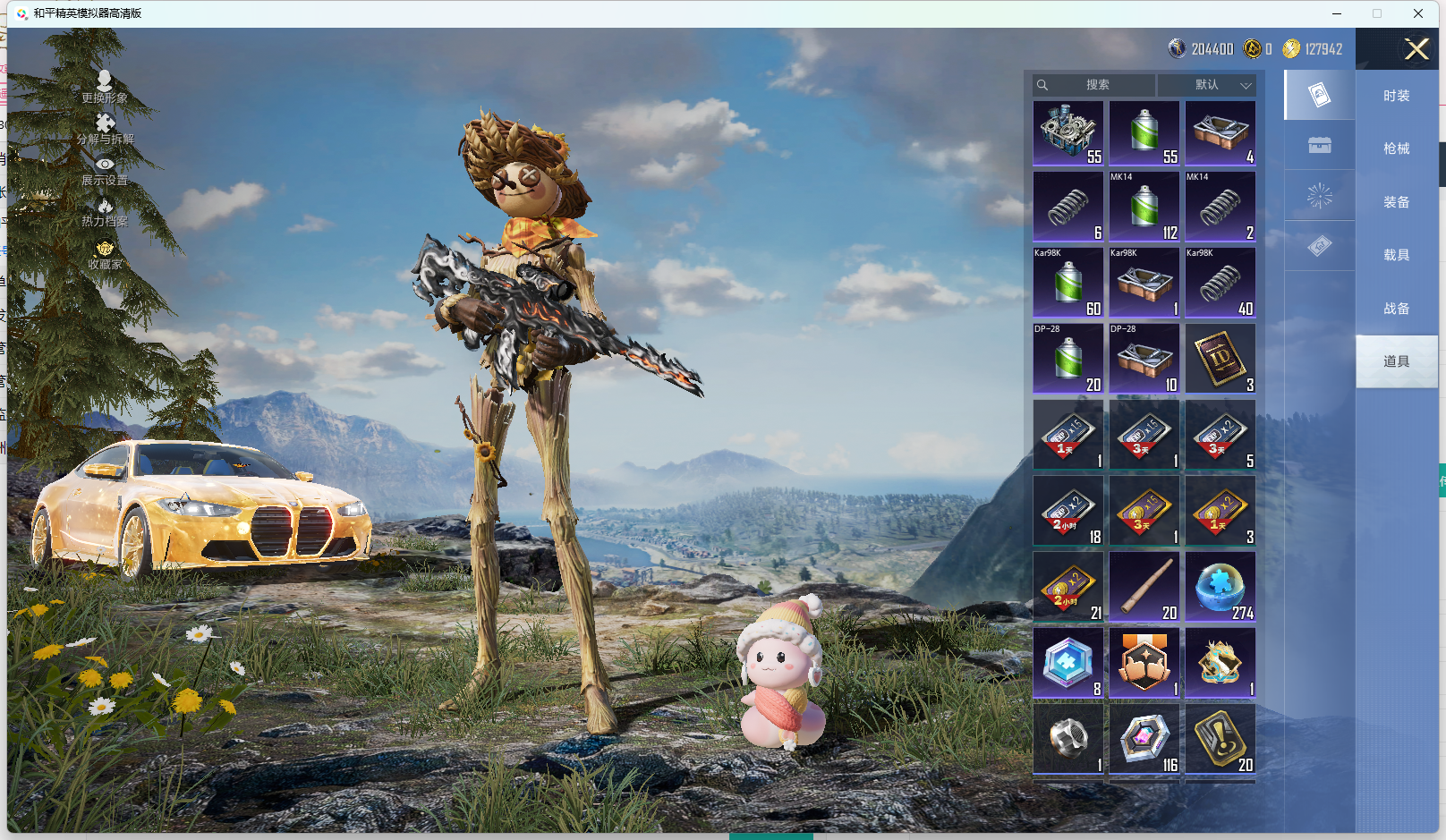Minimize the emulator window
The image size is (1446, 840).
(x=1337, y=13)
